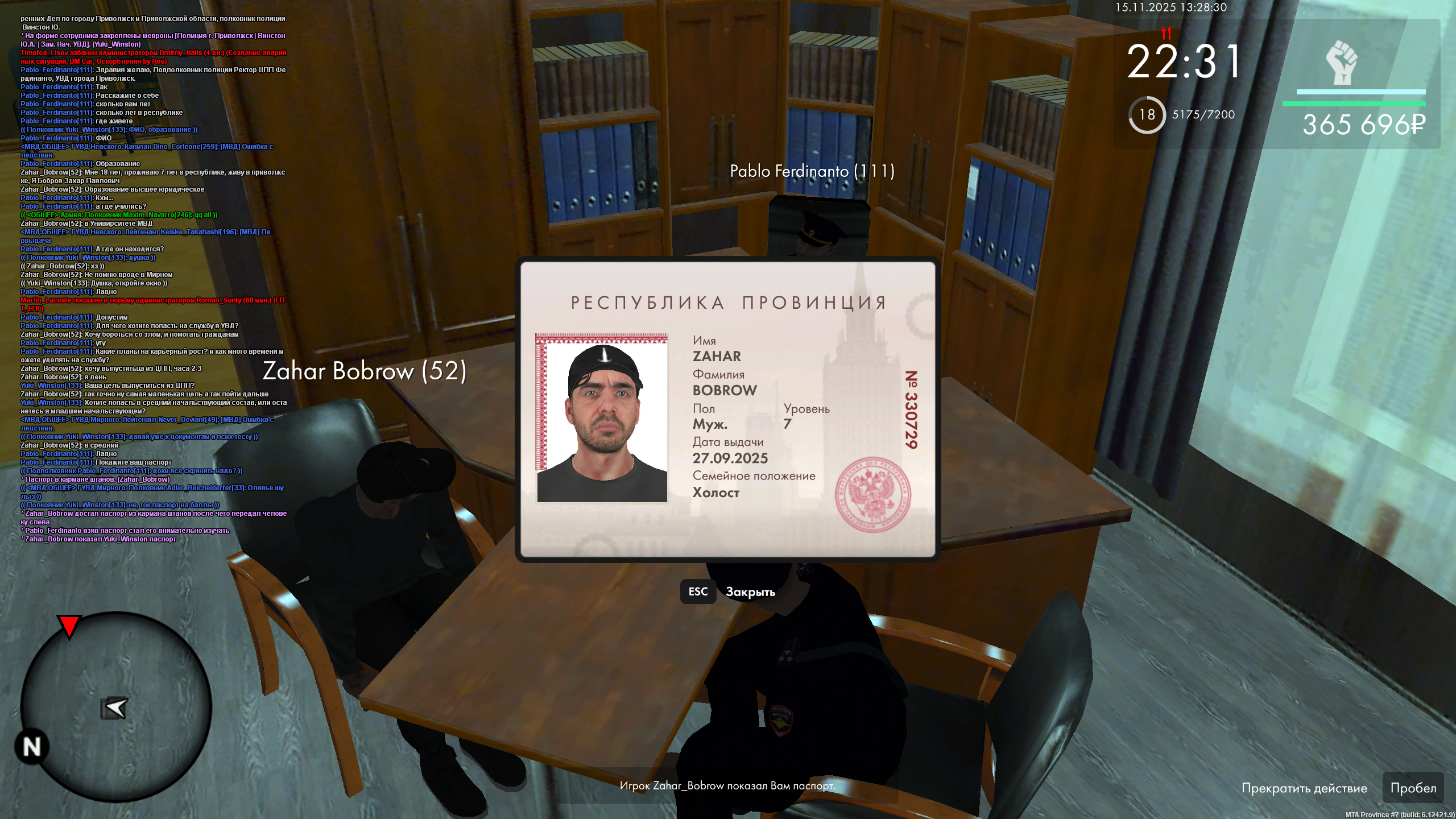The image size is (1456, 819).
Task: Select the Zahar Bobrow (52) nametag
Action: (x=365, y=372)
